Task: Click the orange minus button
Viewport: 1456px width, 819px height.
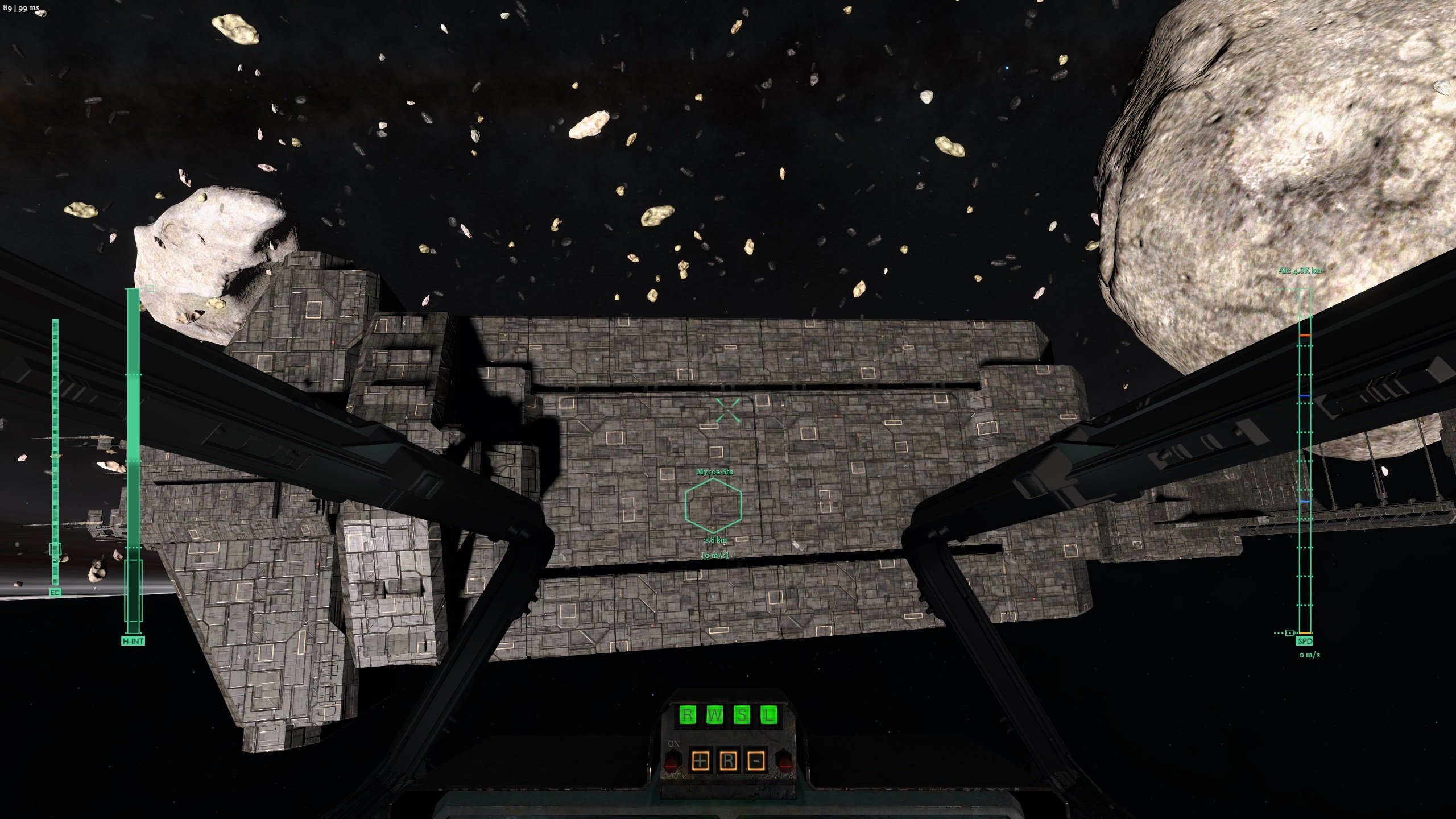Action: pyautogui.click(x=756, y=760)
